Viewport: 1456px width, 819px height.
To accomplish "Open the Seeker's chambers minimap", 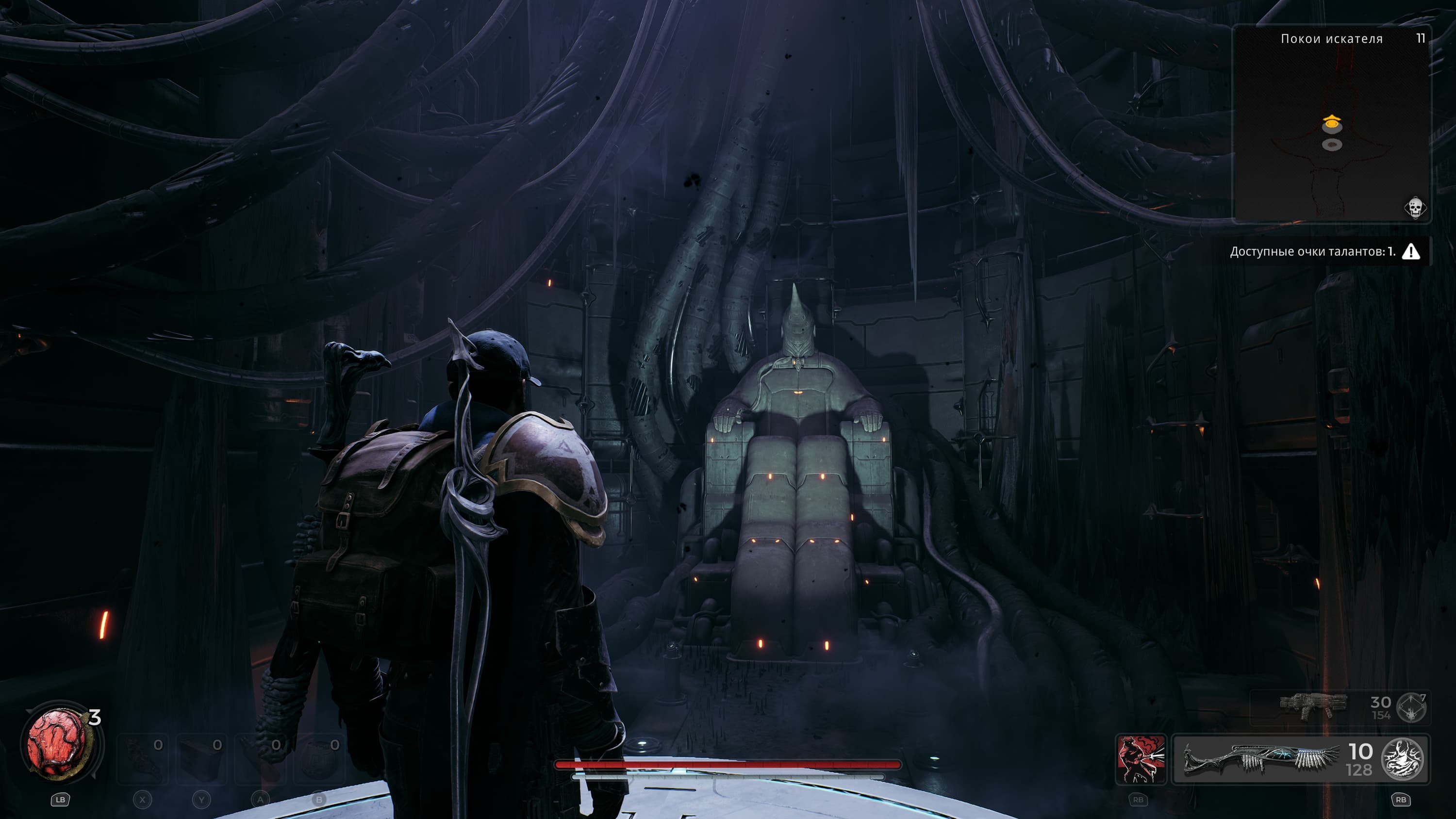I will [x=1331, y=124].
